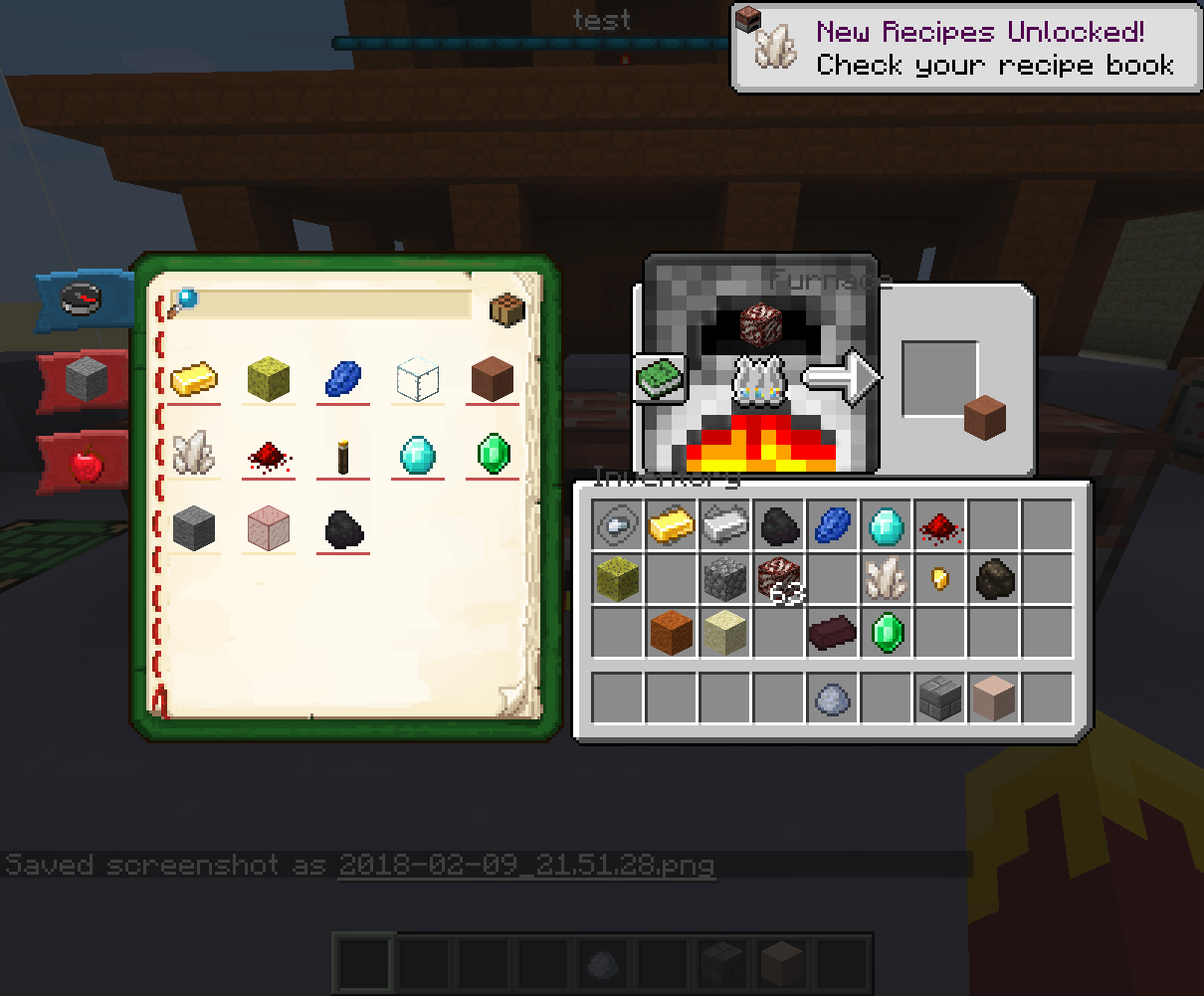Switch to the compass recipe tab

click(x=84, y=299)
